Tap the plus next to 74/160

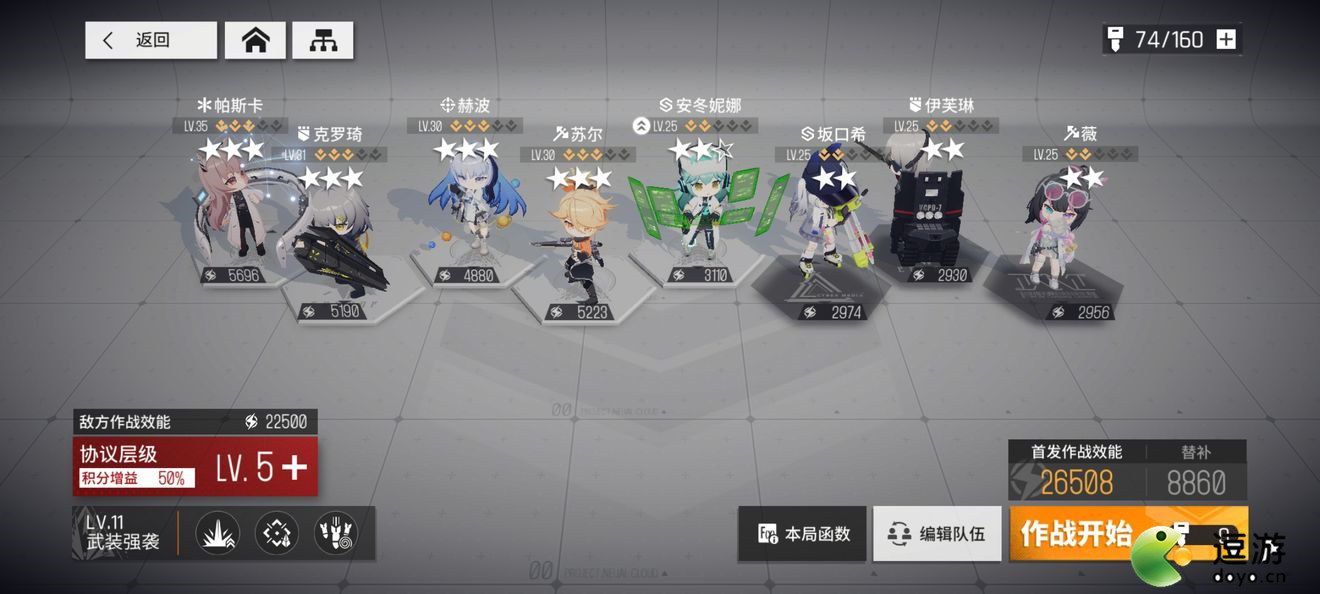pos(1226,40)
